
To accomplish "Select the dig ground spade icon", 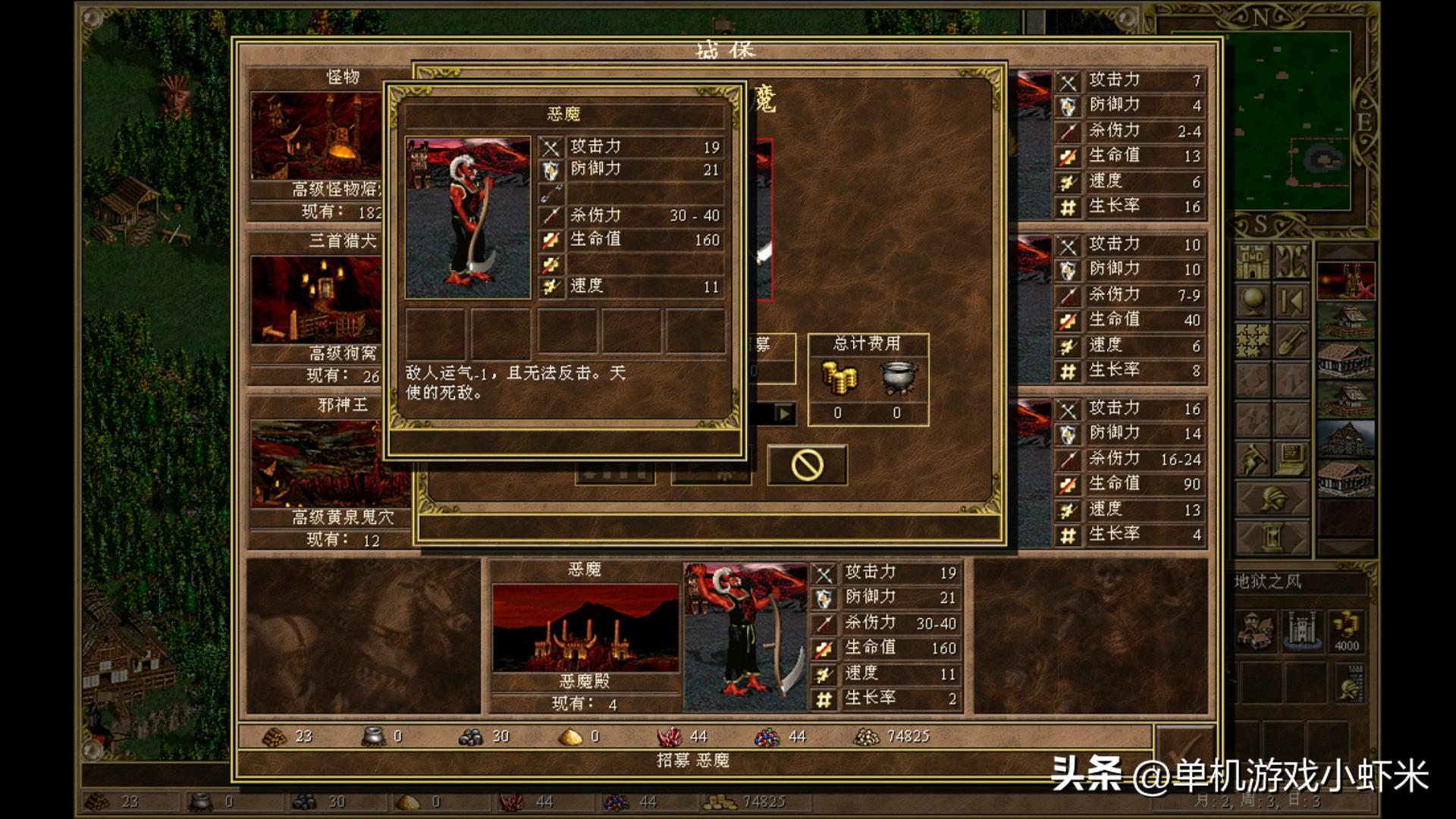I will tap(1291, 340).
